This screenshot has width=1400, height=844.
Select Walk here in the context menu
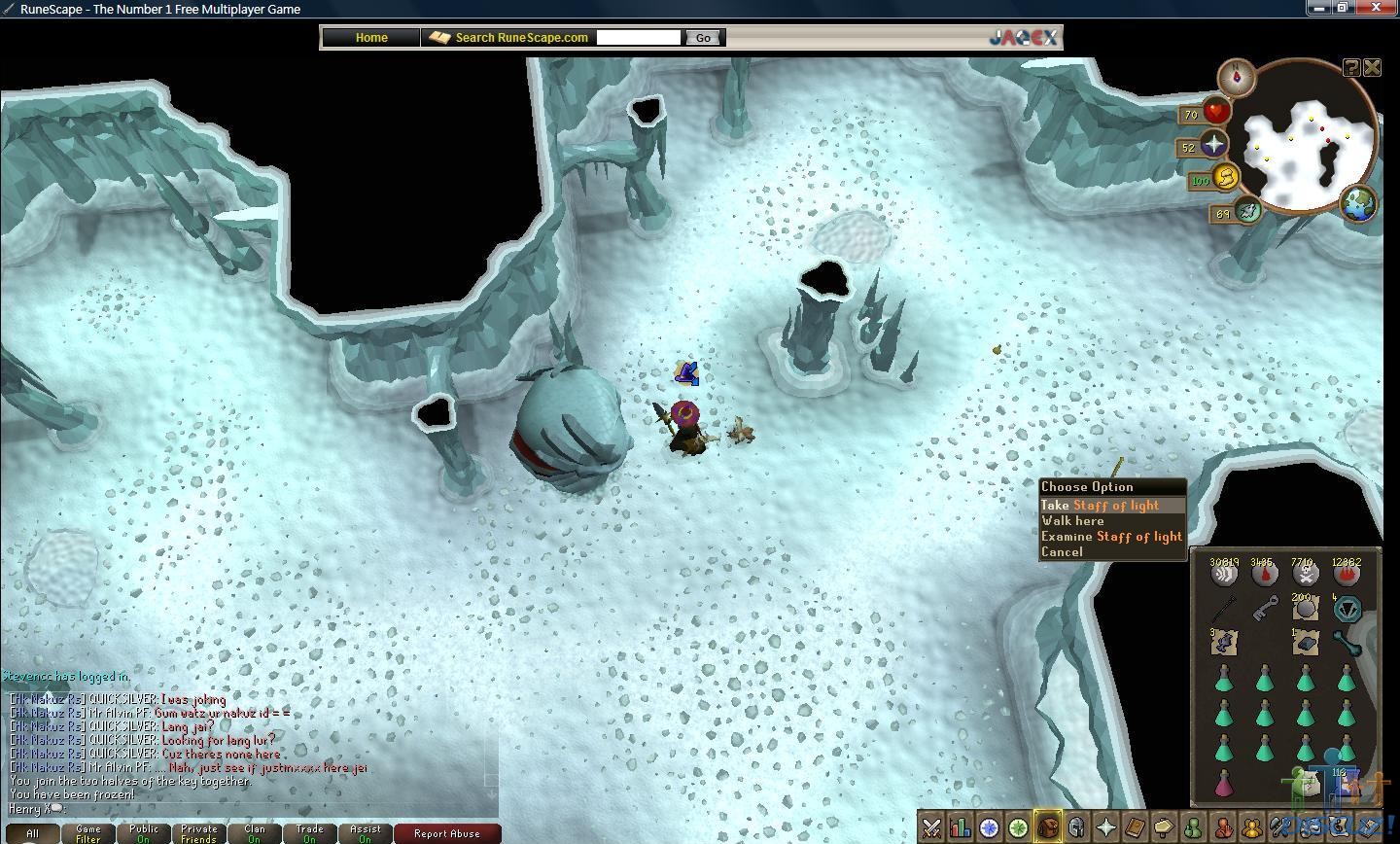1072,521
